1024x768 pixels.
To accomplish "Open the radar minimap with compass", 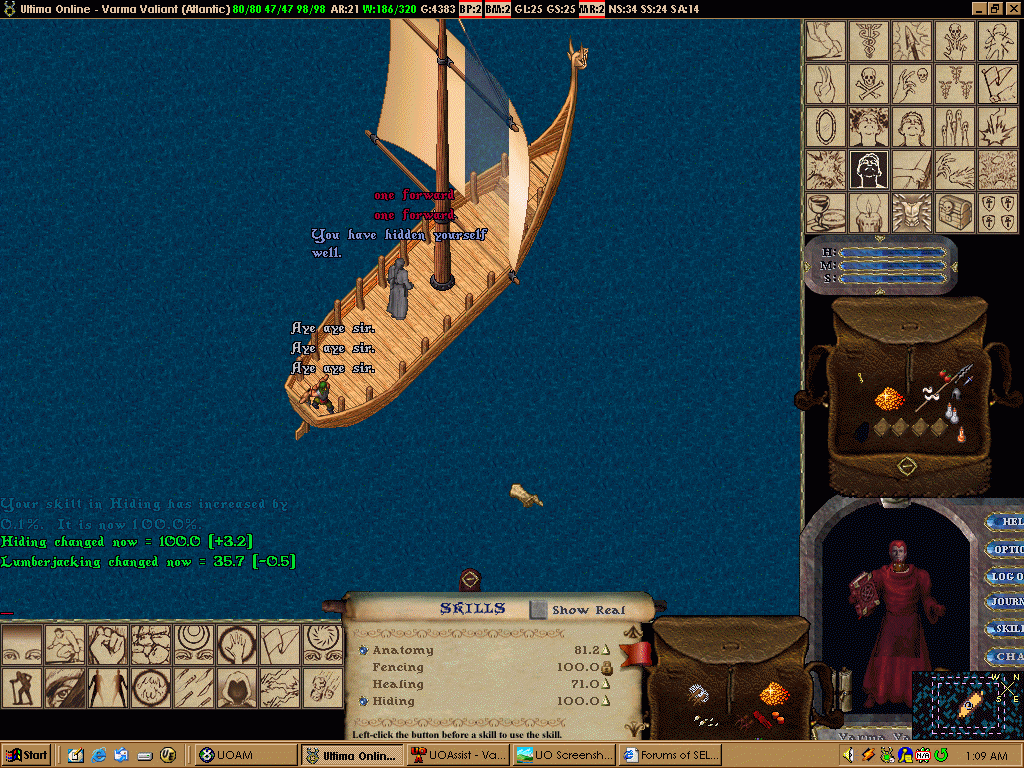I will click(966, 704).
